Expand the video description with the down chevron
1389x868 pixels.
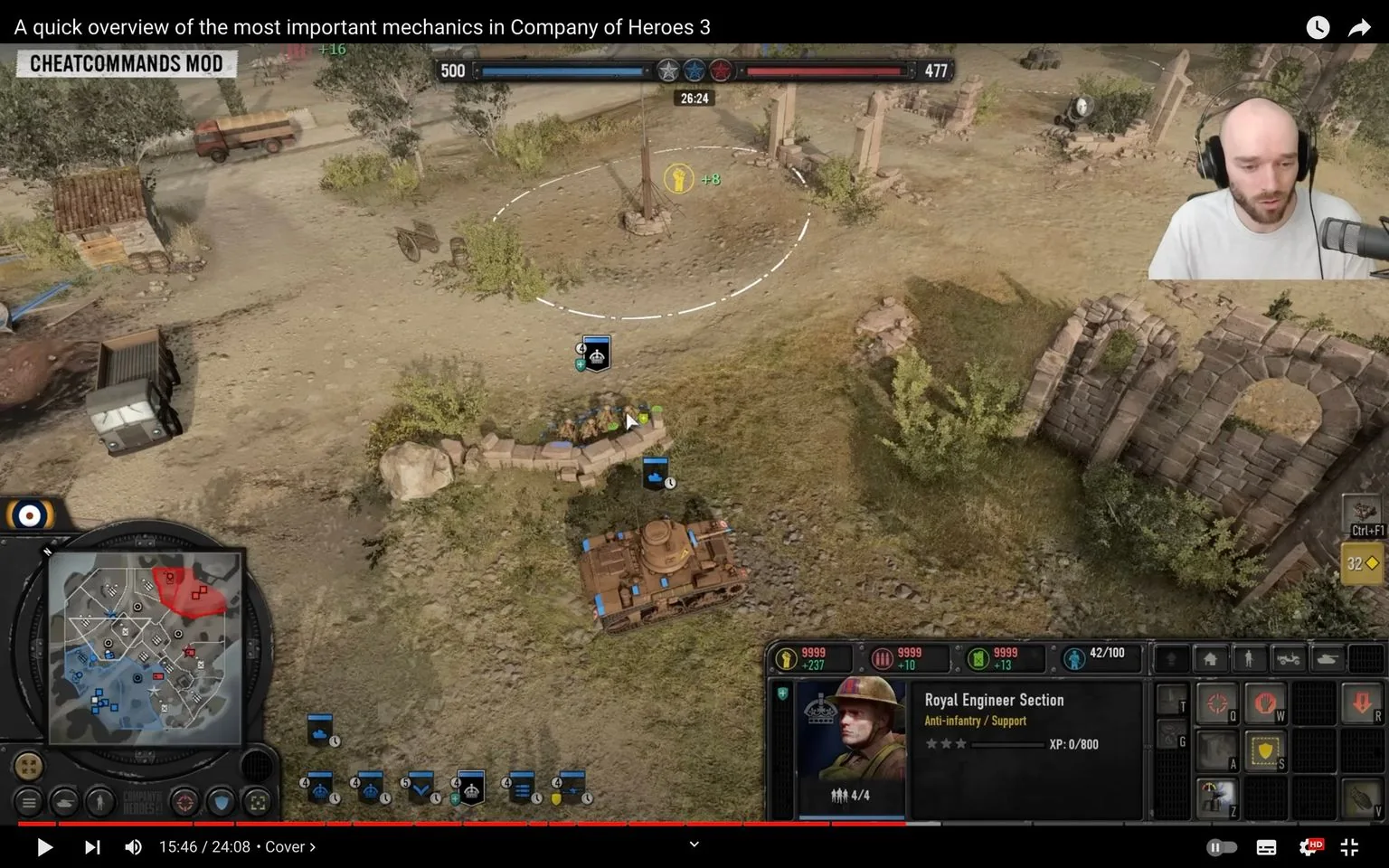coord(694,844)
